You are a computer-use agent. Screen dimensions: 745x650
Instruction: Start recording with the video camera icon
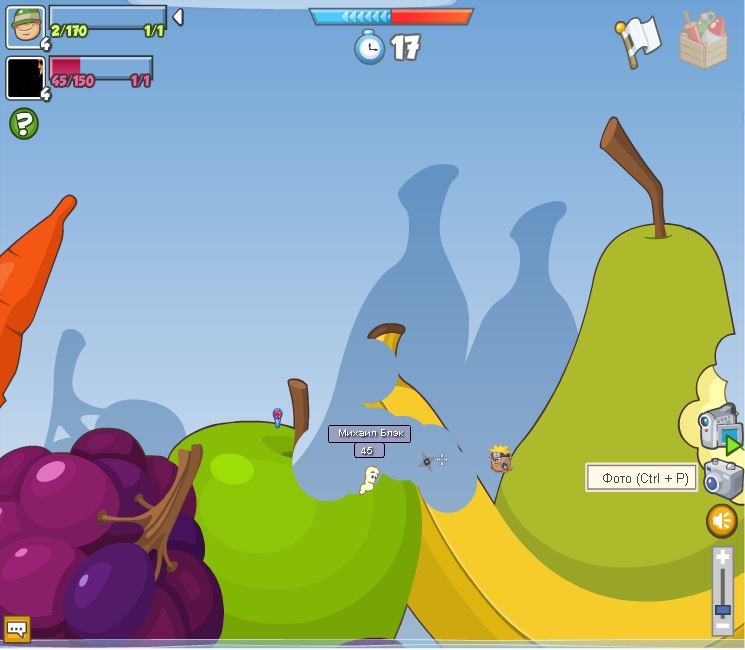[x=719, y=428]
